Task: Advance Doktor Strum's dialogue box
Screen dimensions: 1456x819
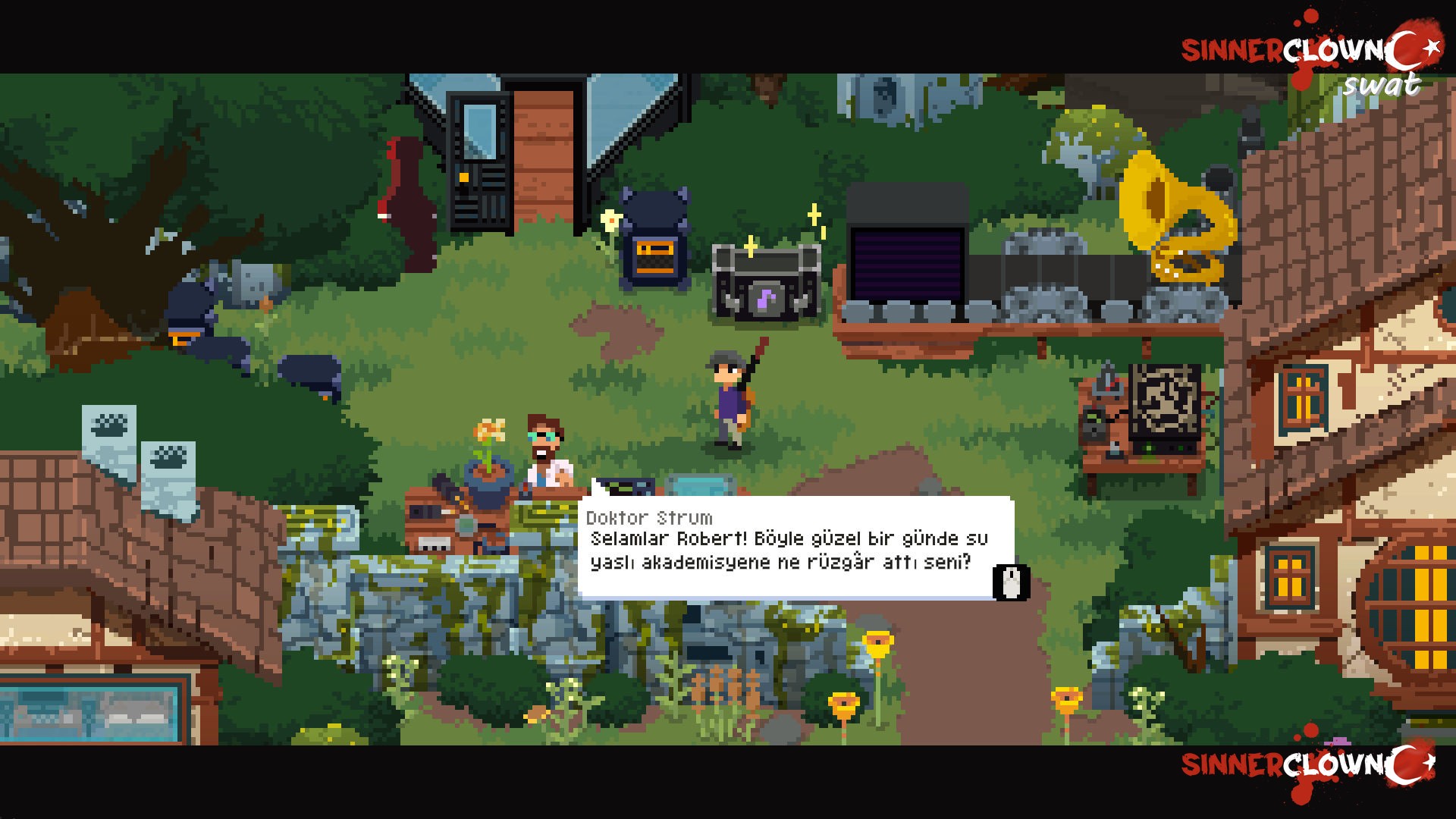Action: click(1011, 582)
